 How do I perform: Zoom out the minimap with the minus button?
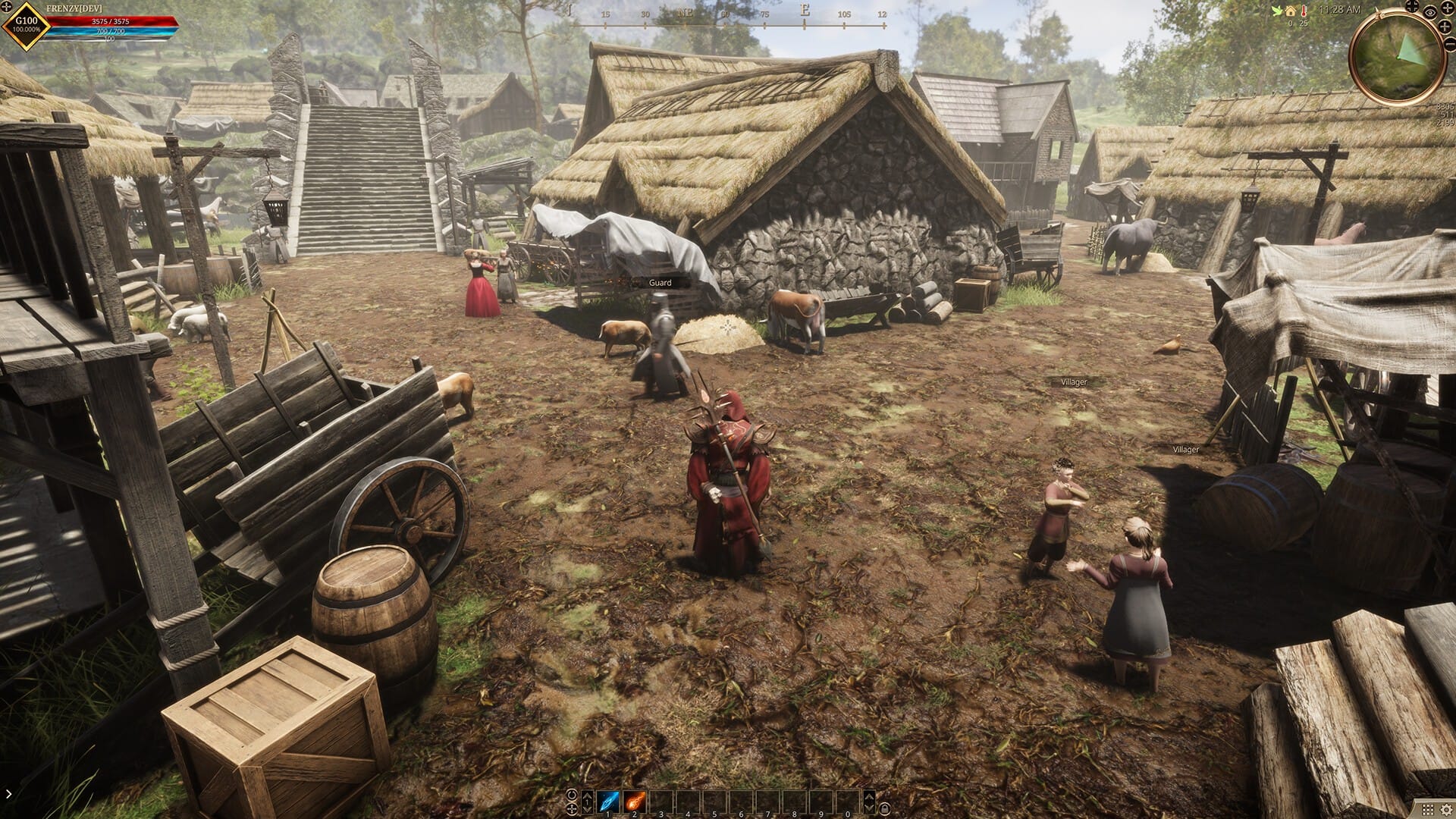click(1449, 44)
